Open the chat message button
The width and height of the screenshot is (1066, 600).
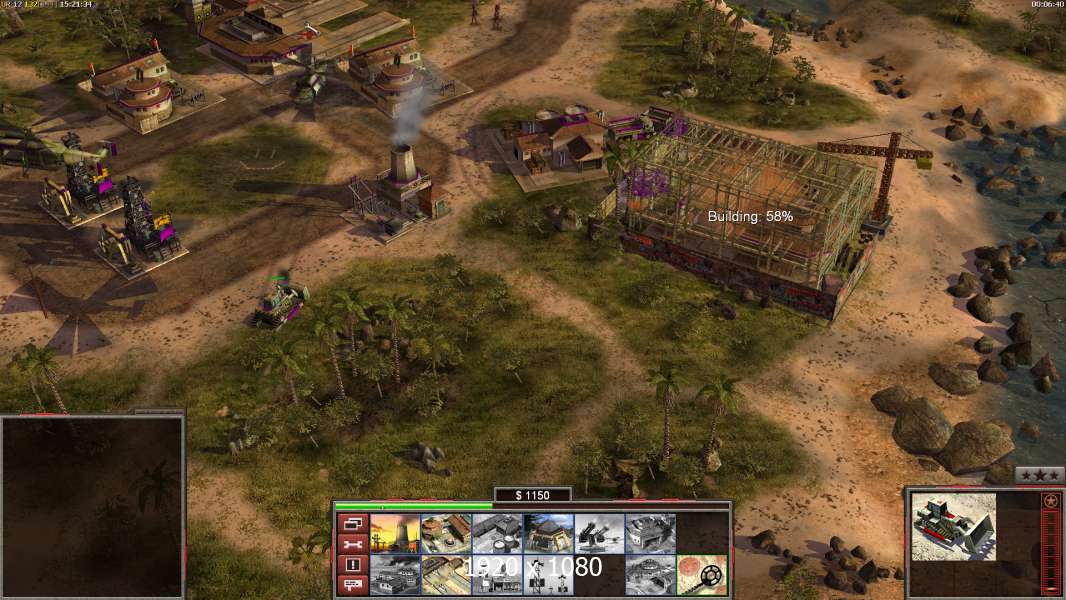352,585
